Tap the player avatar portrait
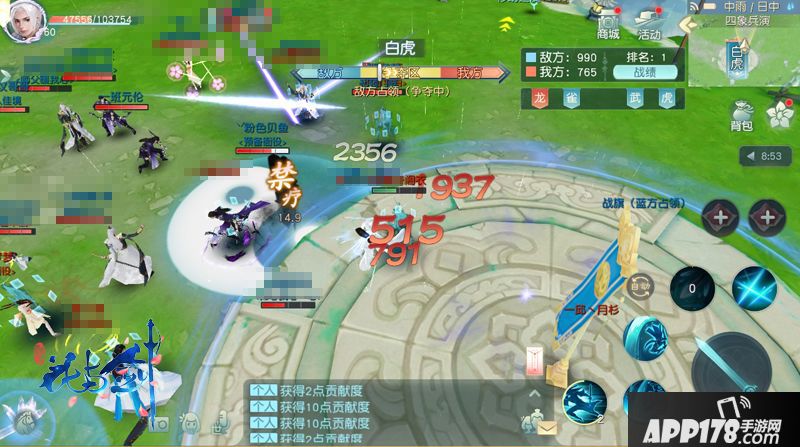 pos(19,23)
